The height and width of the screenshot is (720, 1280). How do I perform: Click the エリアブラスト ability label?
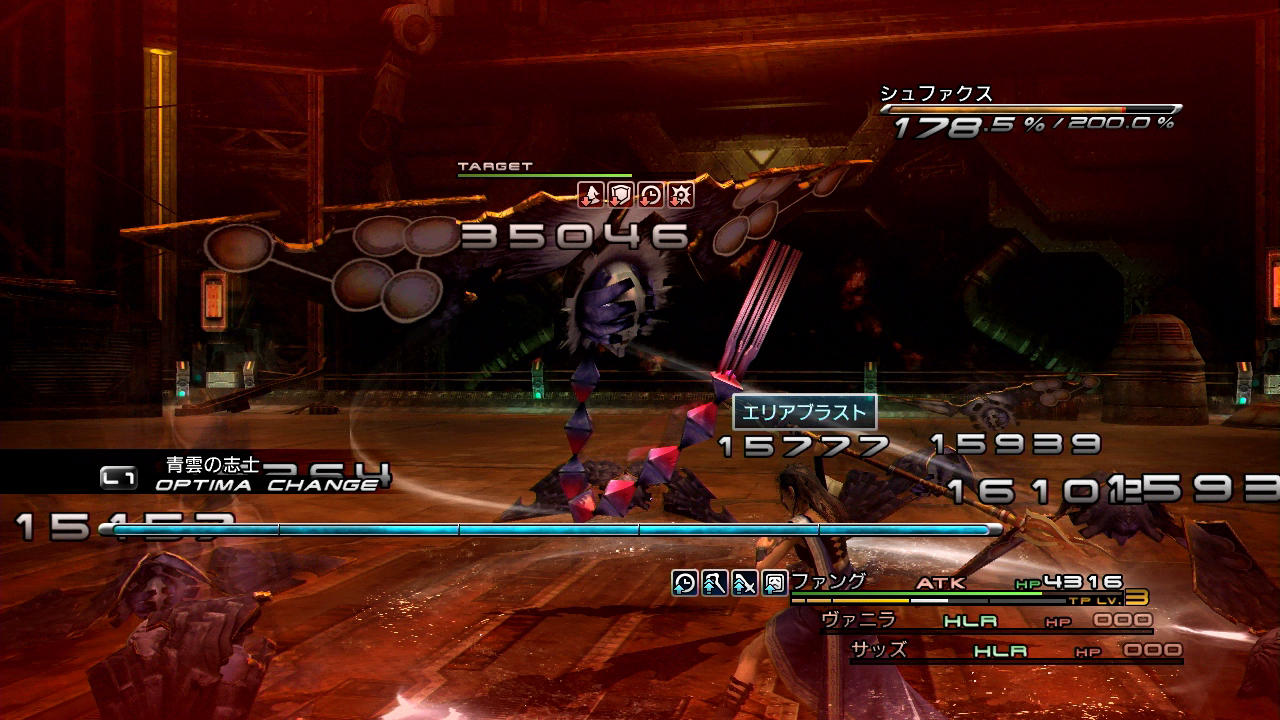[x=804, y=412]
